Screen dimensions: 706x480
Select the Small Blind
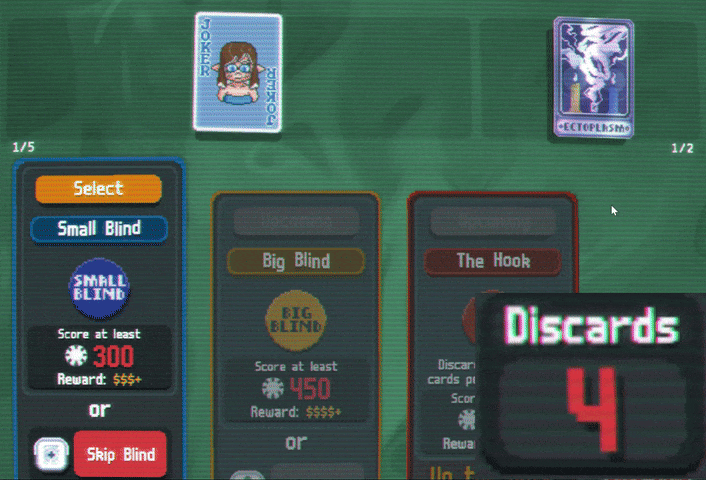click(98, 188)
